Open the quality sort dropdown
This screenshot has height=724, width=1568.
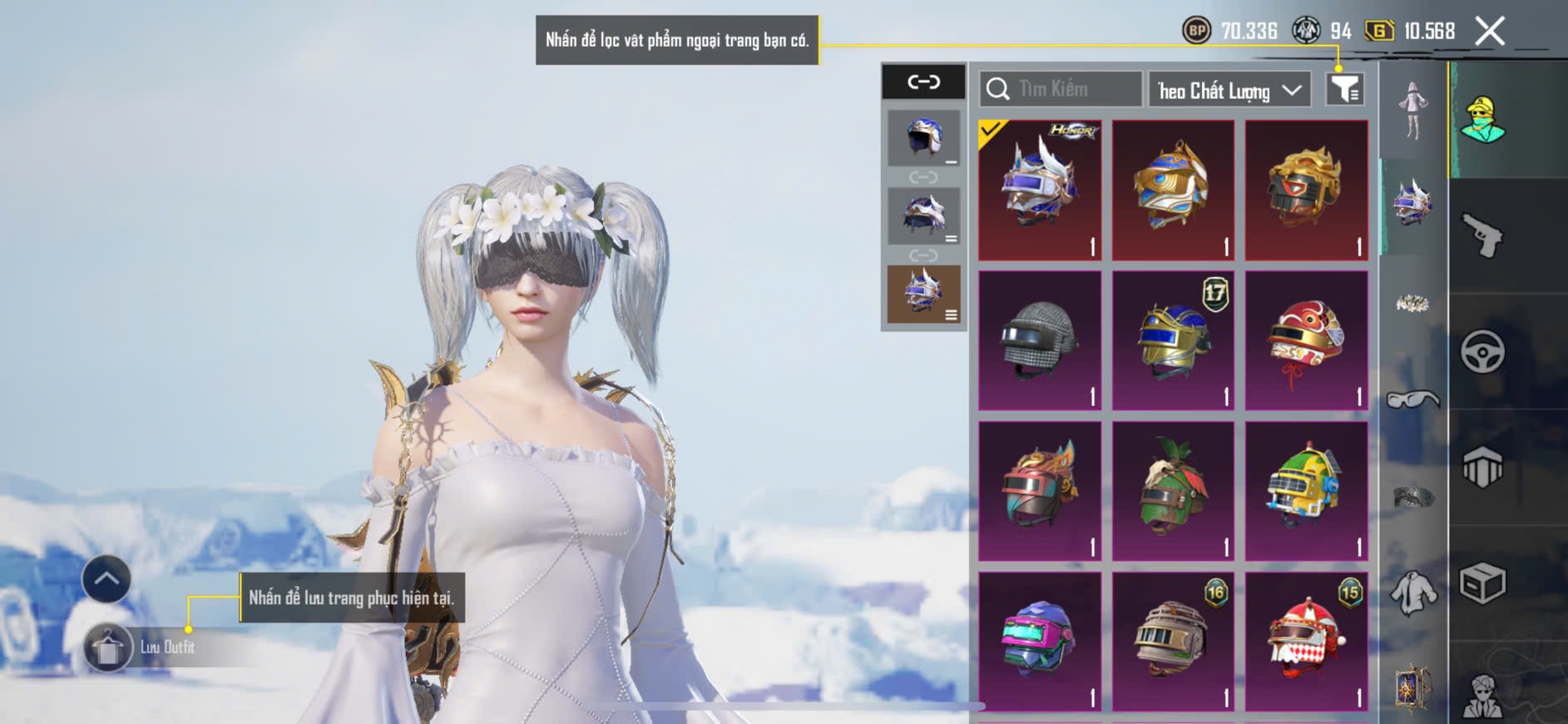[1229, 90]
